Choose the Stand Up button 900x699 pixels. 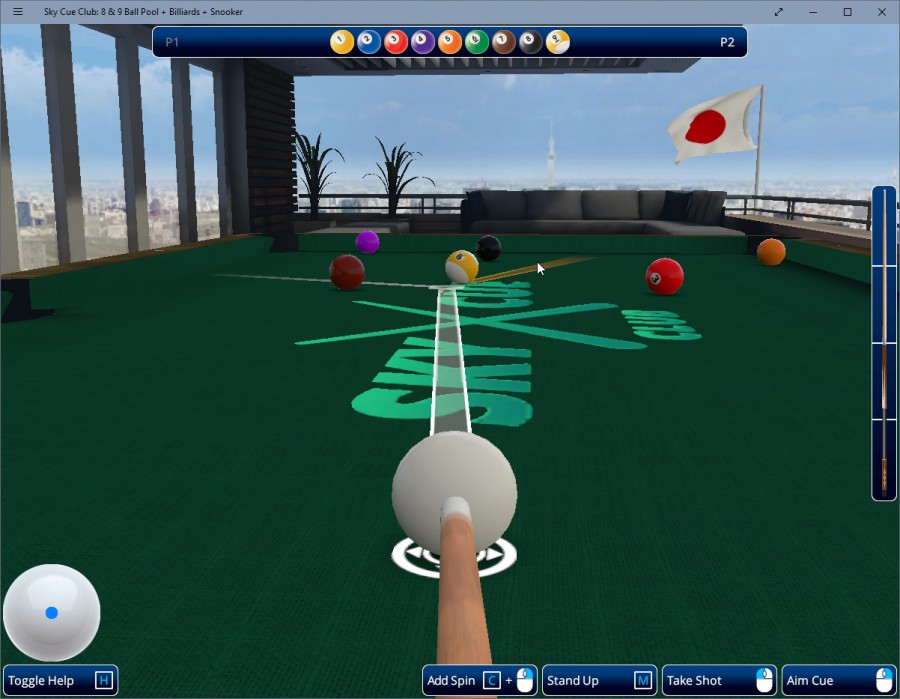point(599,681)
